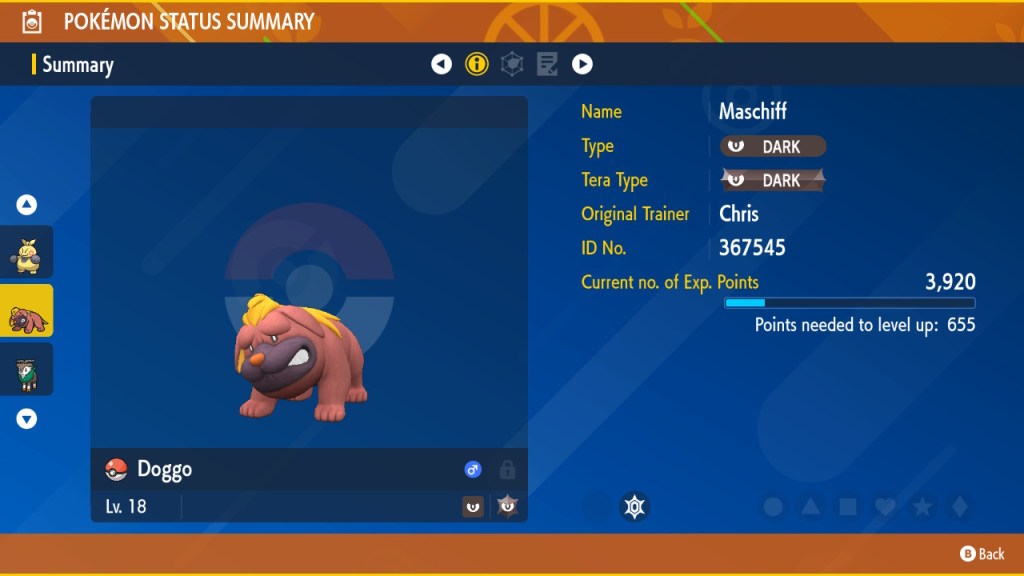This screenshot has height=576, width=1024.
Task: Select the info summary page tab
Action: (x=477, y=65)
